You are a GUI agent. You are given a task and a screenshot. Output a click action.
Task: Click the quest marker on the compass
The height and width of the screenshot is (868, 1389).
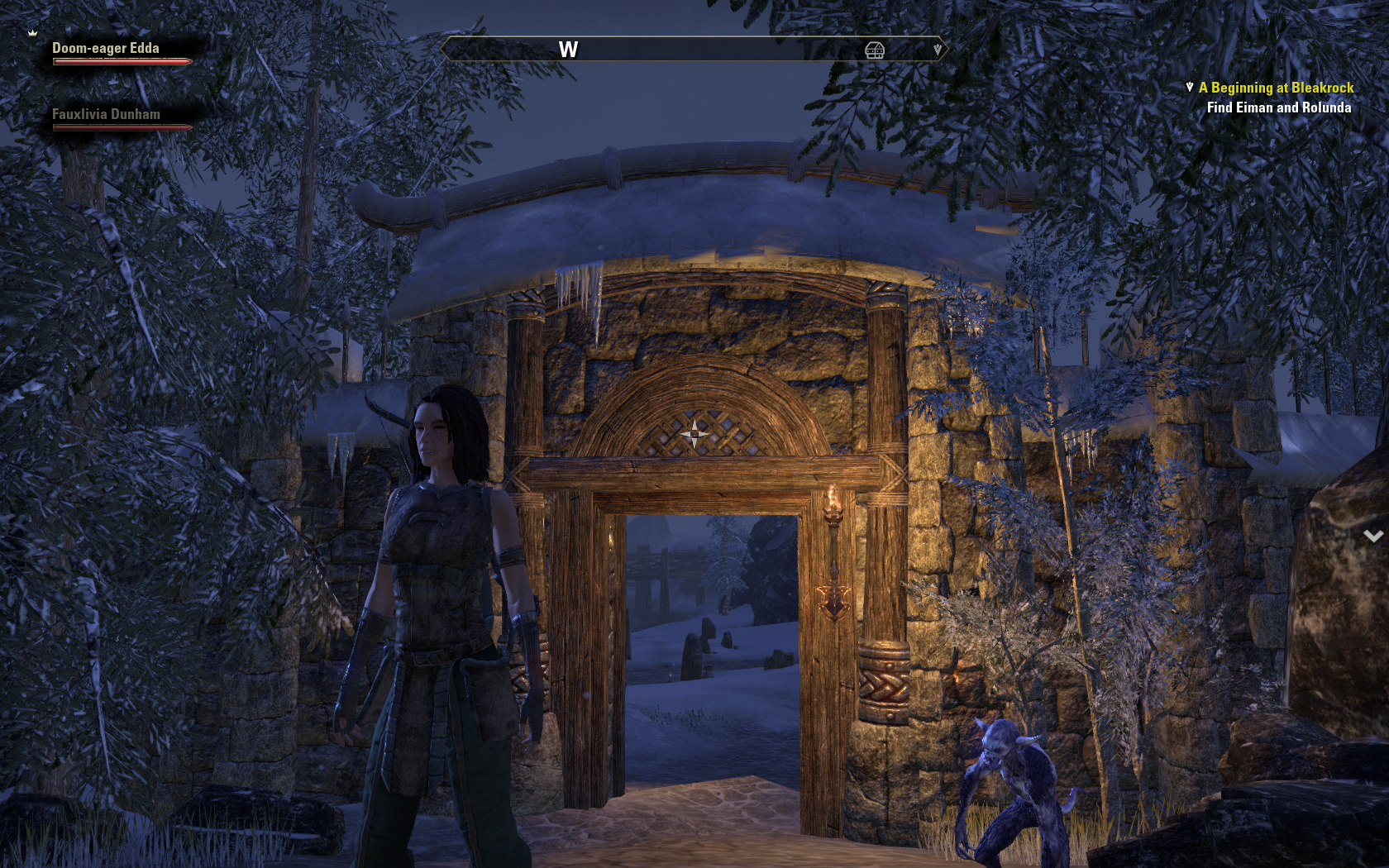(x=937, y=50)
